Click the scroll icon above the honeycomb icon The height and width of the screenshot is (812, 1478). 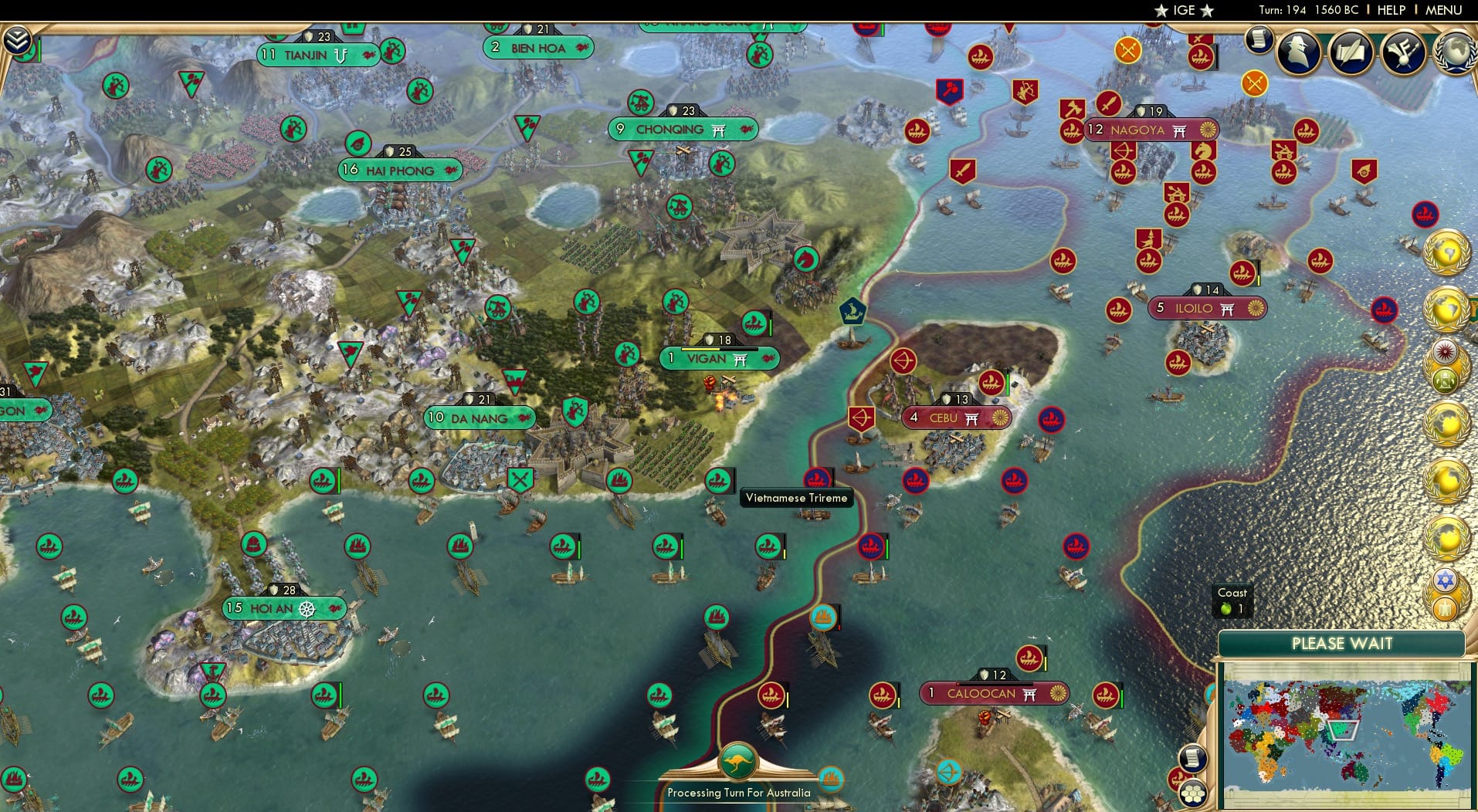pos(1192,757)
